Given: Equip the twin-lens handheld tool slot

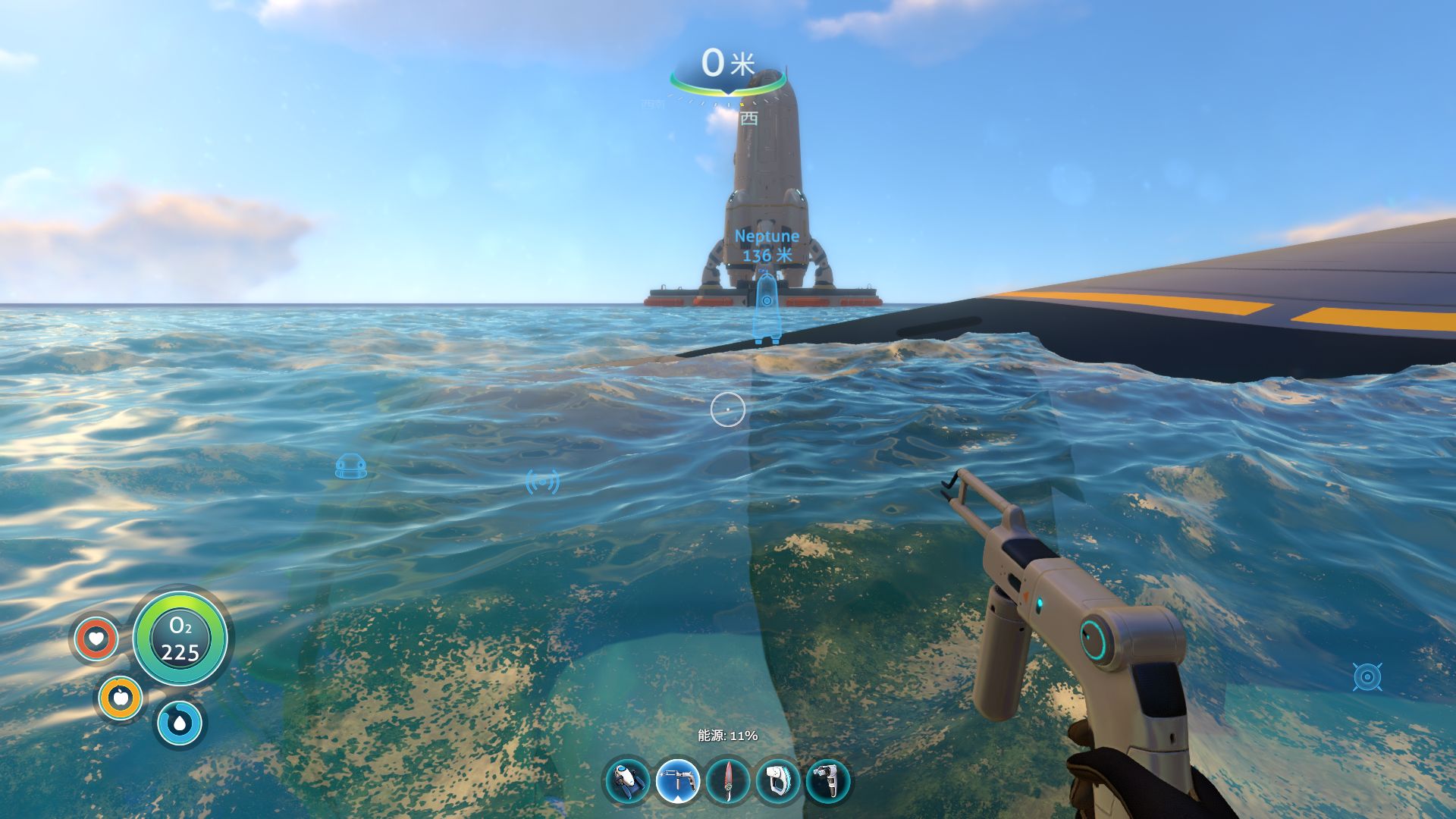Looking at the screenshot, I should coord(828,781).
